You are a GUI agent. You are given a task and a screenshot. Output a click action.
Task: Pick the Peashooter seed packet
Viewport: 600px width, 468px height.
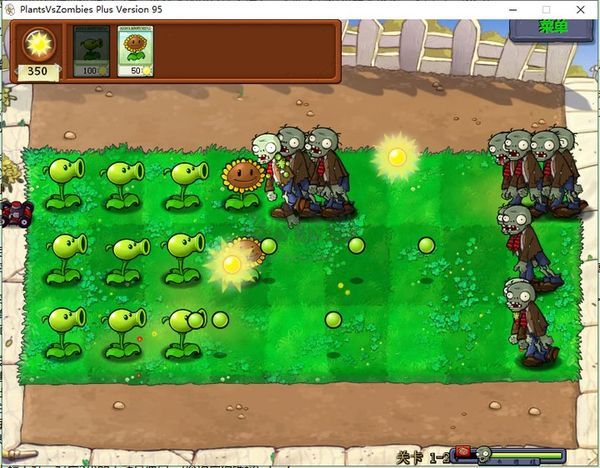tap(92, 51)
